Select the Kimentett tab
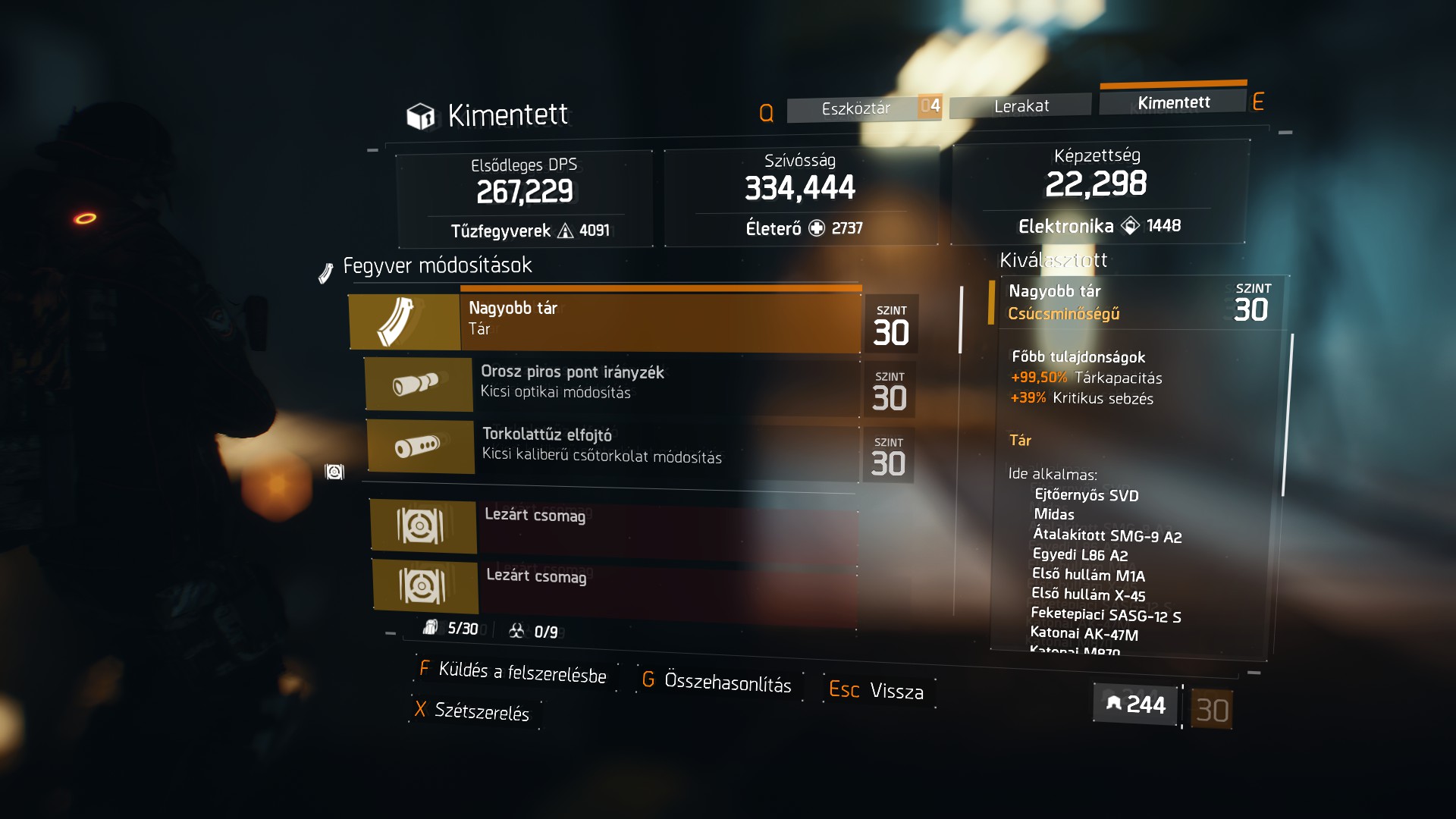The width and height of the screenshot is (1456, 819). pyautogui.click(x=1172, y=103)
